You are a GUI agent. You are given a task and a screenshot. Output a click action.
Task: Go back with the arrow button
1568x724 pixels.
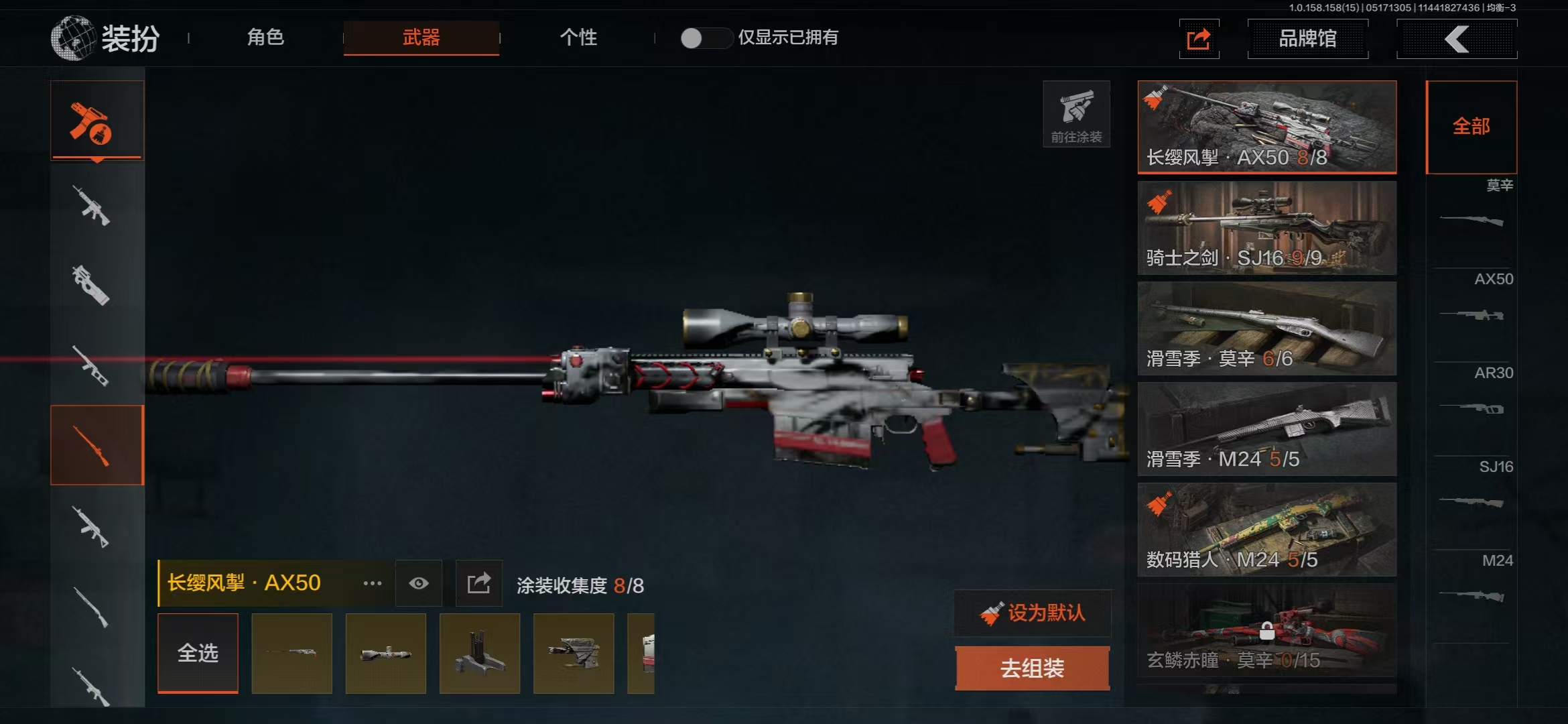coord(1456,39)
